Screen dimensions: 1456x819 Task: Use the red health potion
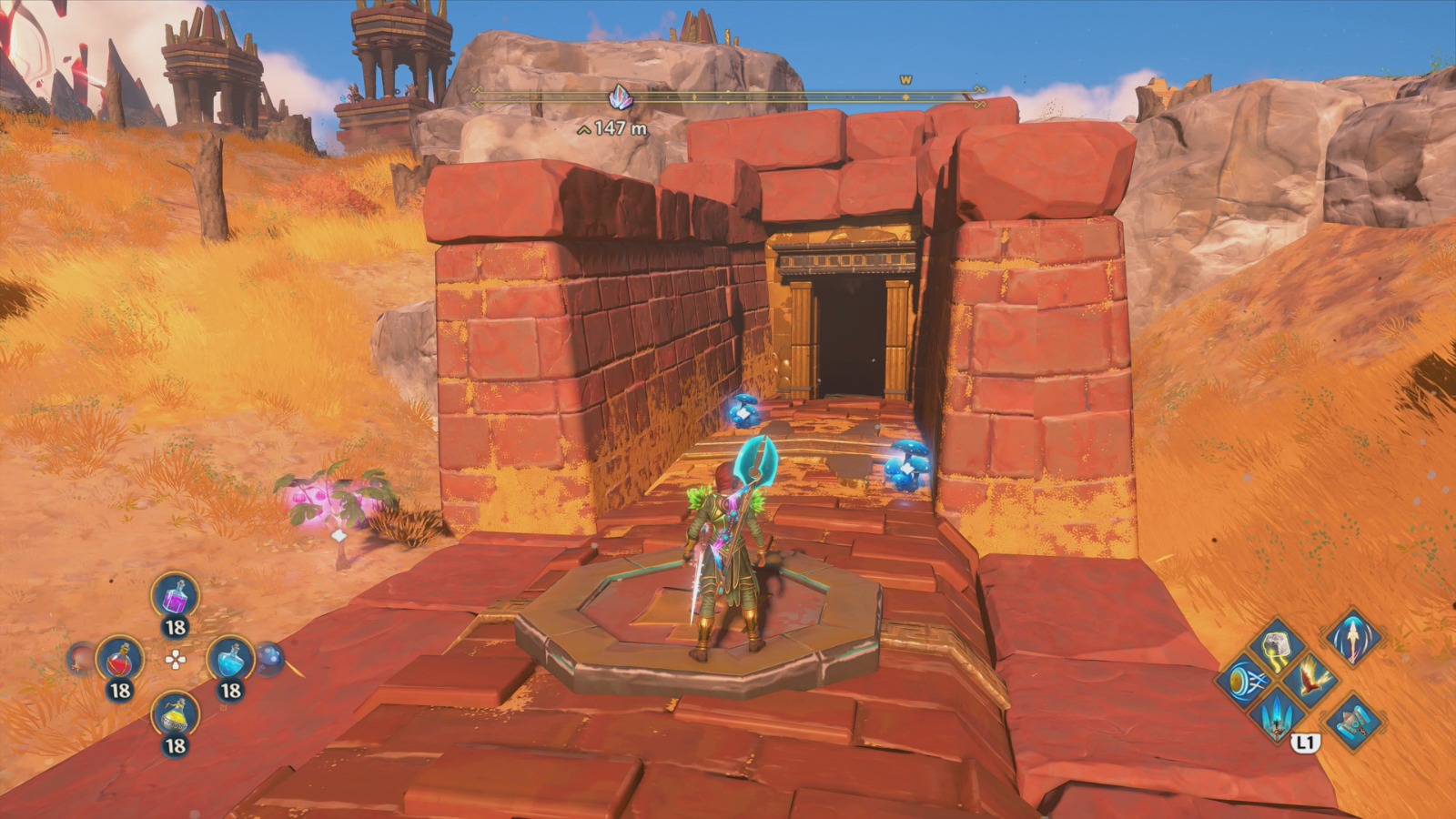[x=120, y=661]
